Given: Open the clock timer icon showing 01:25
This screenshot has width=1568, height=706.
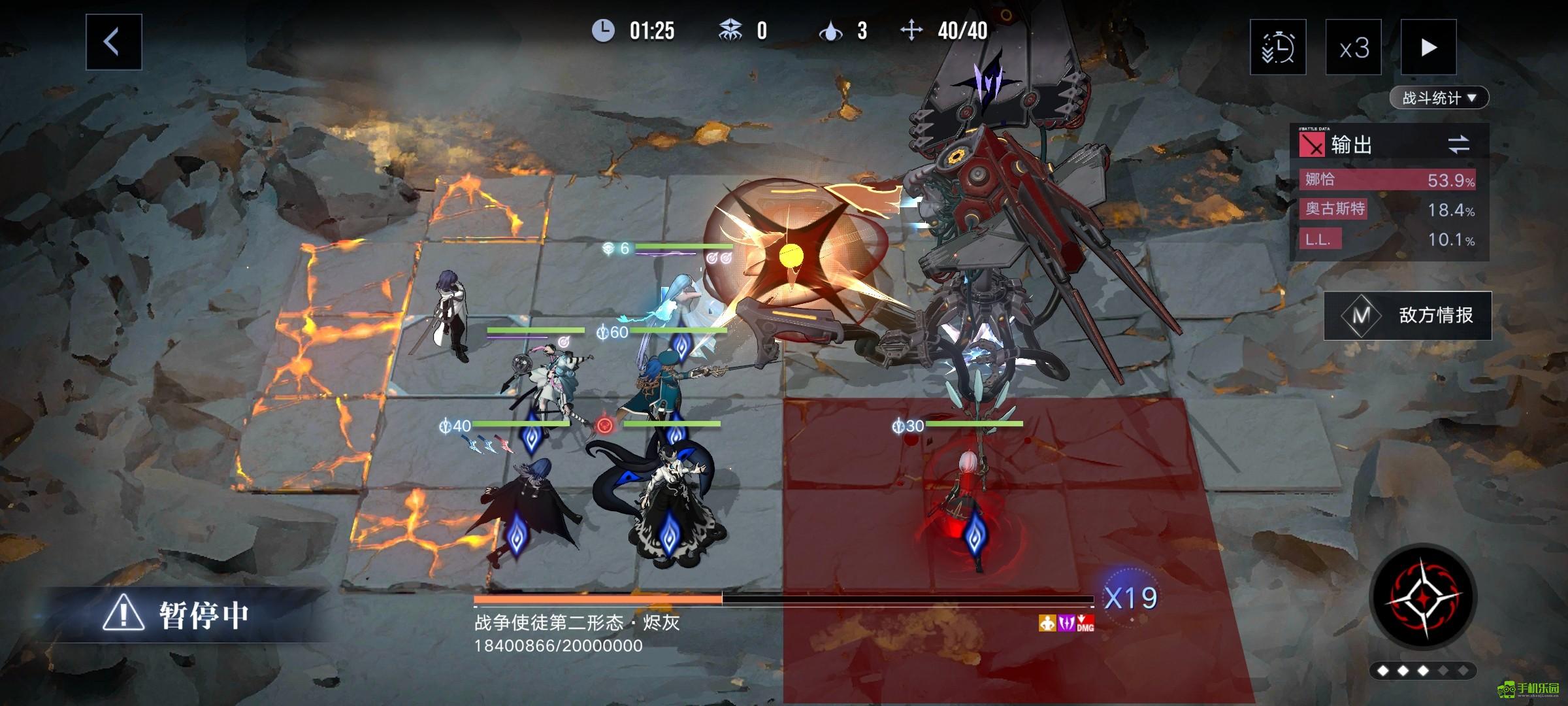Looking at the screenshot, I should click(604, 29).
